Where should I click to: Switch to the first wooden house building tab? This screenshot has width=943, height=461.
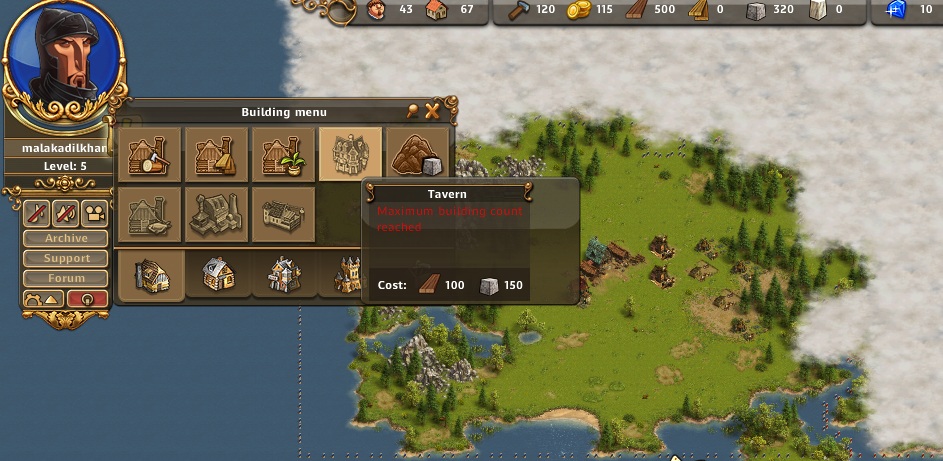(x=150, y=274)
